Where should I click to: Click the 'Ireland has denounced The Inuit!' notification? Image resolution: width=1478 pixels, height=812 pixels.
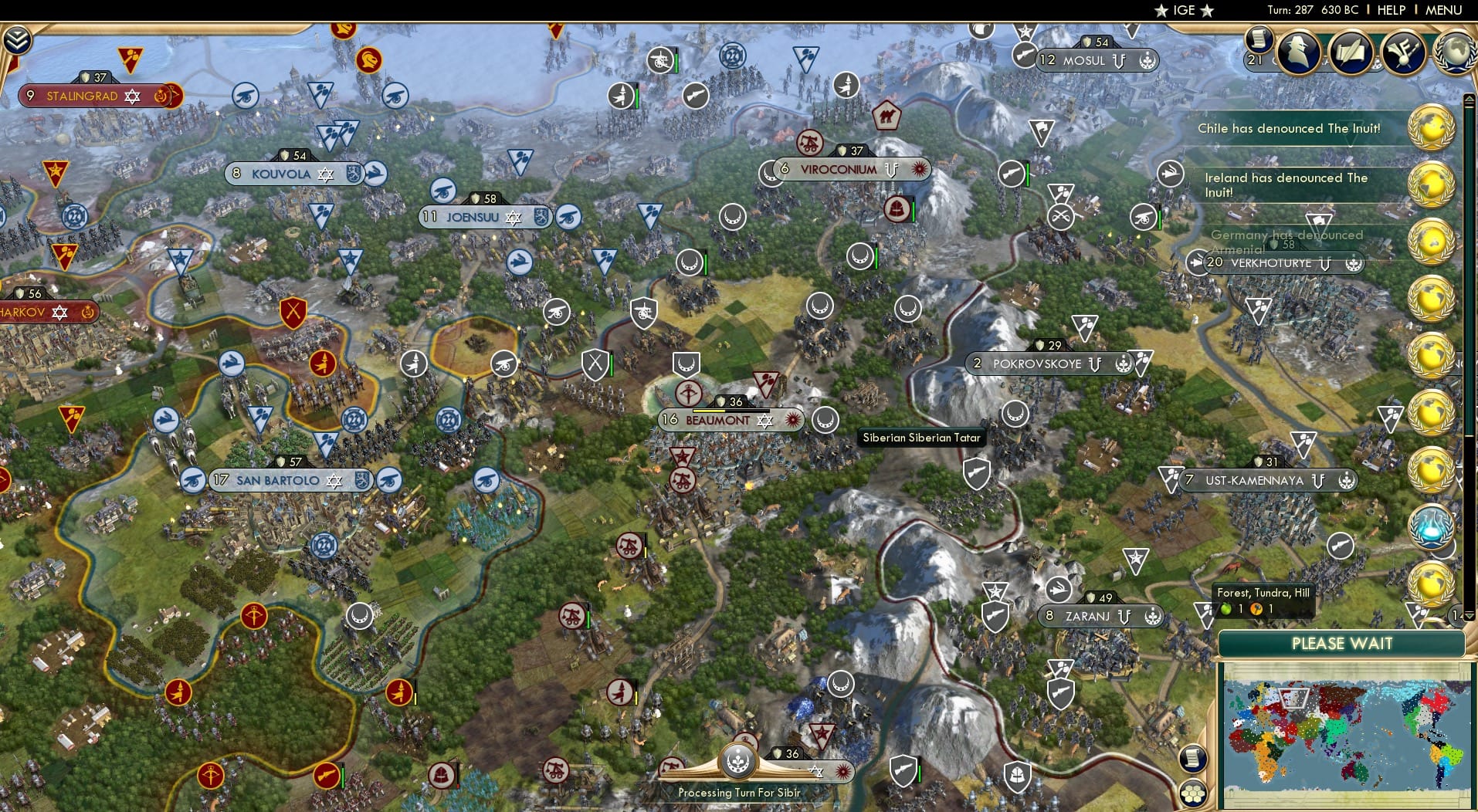click(1286, 184)
